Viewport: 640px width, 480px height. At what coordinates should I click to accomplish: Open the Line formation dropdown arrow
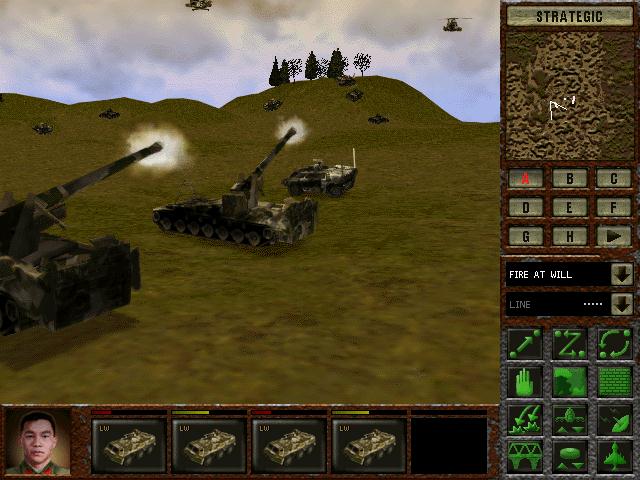tap(622, 304)
